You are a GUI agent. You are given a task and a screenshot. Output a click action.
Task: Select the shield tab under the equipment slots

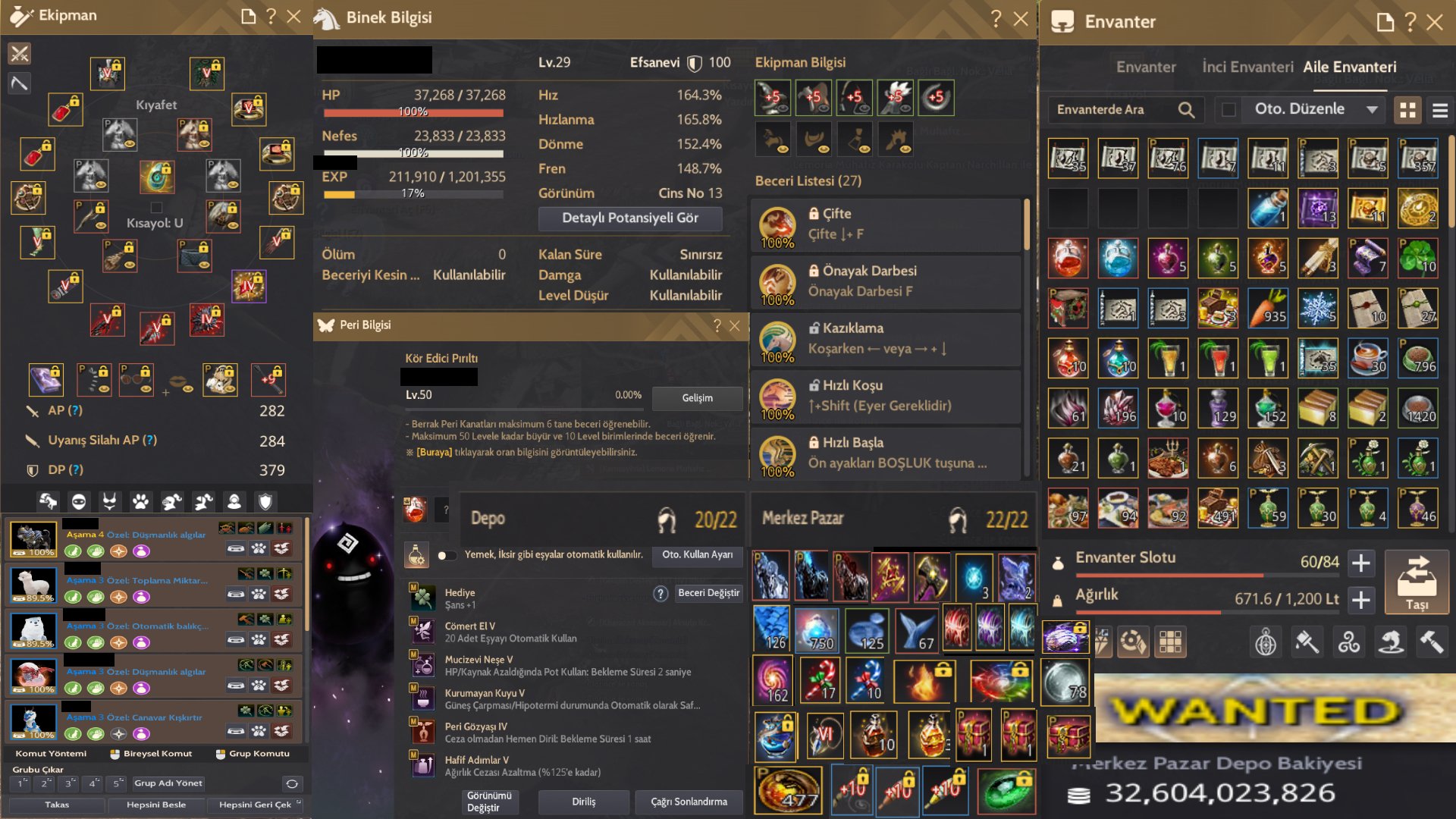click(267, 500)
